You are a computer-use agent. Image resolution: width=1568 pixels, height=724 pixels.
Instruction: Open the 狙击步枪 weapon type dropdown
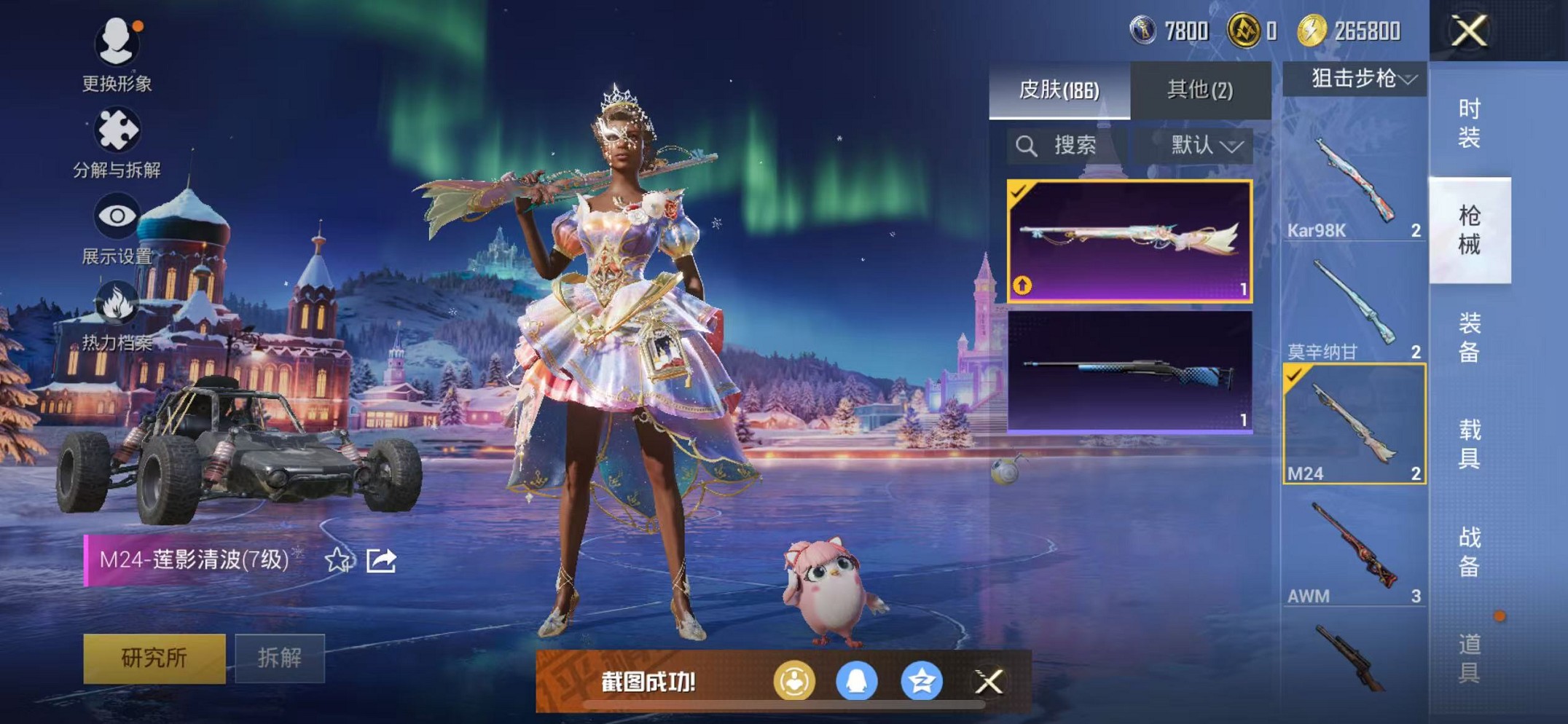[x=1355, y=78]
